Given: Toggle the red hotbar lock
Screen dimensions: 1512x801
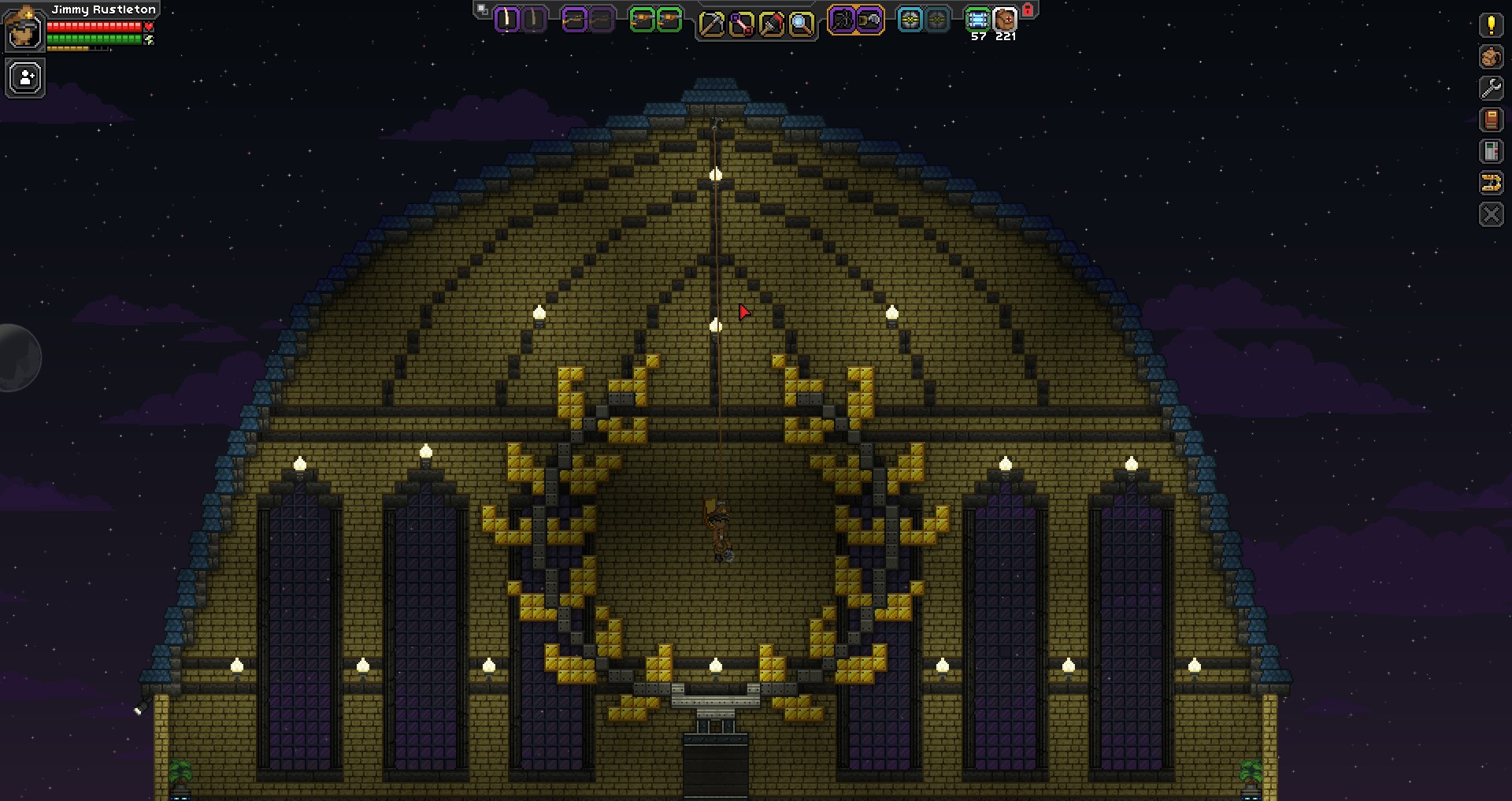Looking at the screenshot, I should point(1028,10).
